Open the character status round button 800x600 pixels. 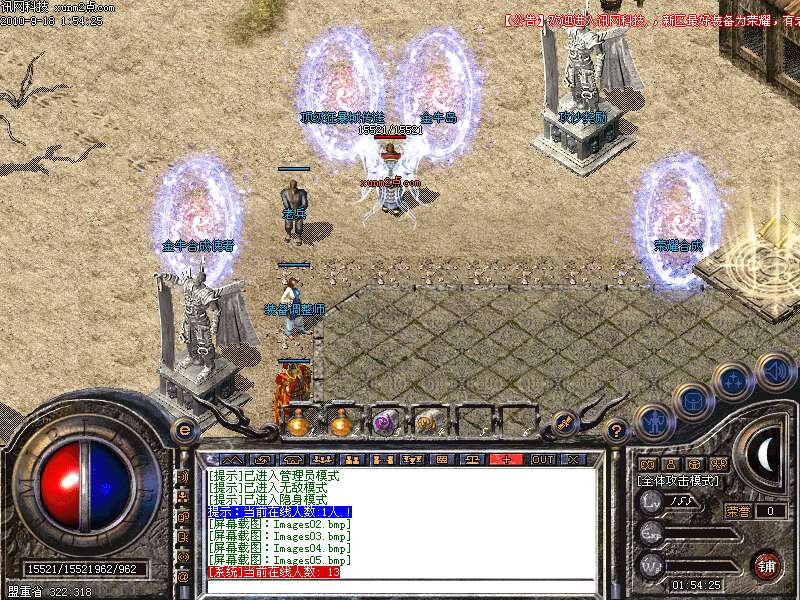point(653,422)
